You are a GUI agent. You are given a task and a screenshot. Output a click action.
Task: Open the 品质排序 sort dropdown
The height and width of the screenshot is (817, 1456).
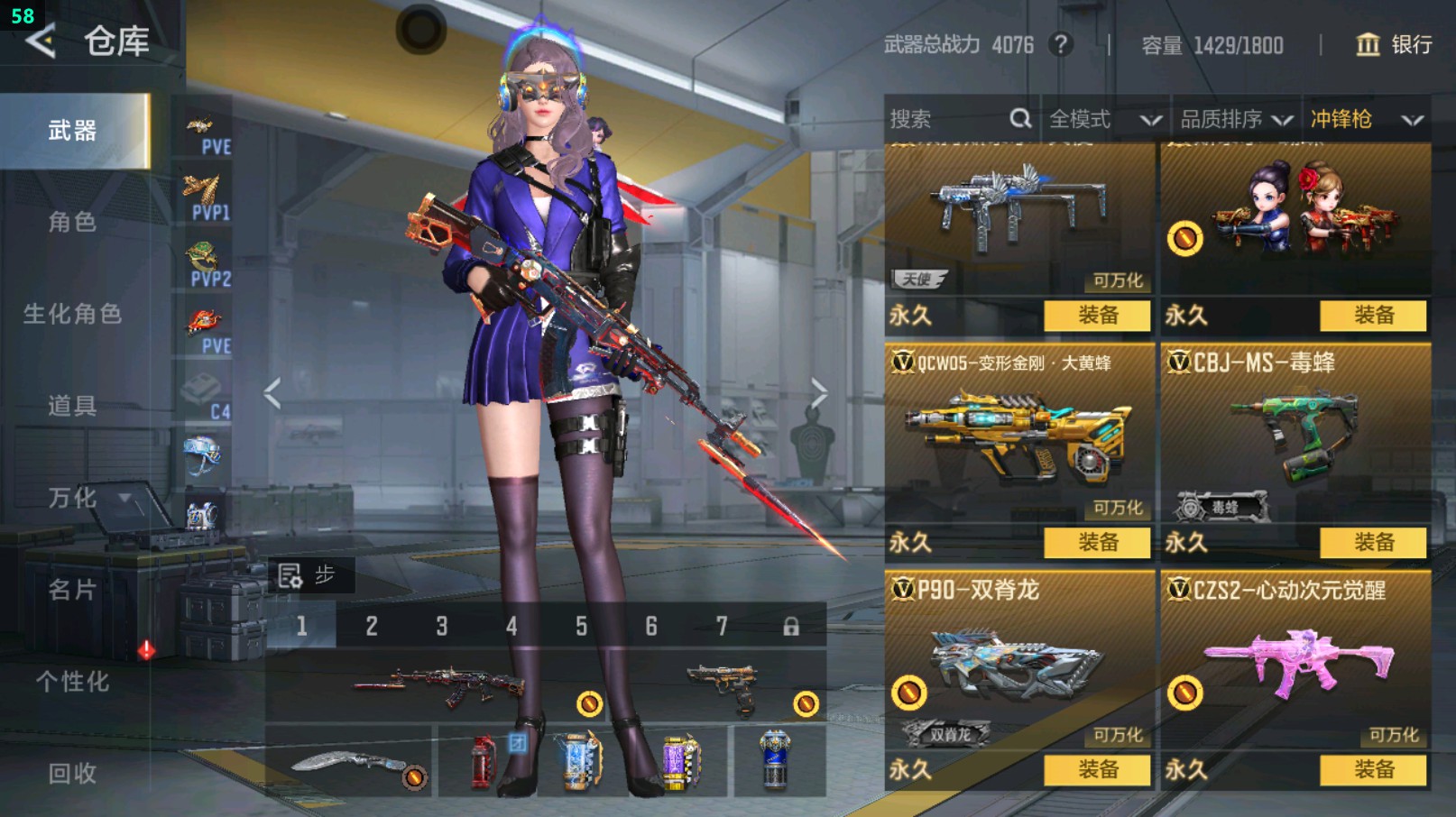[x=1236, y=119]
